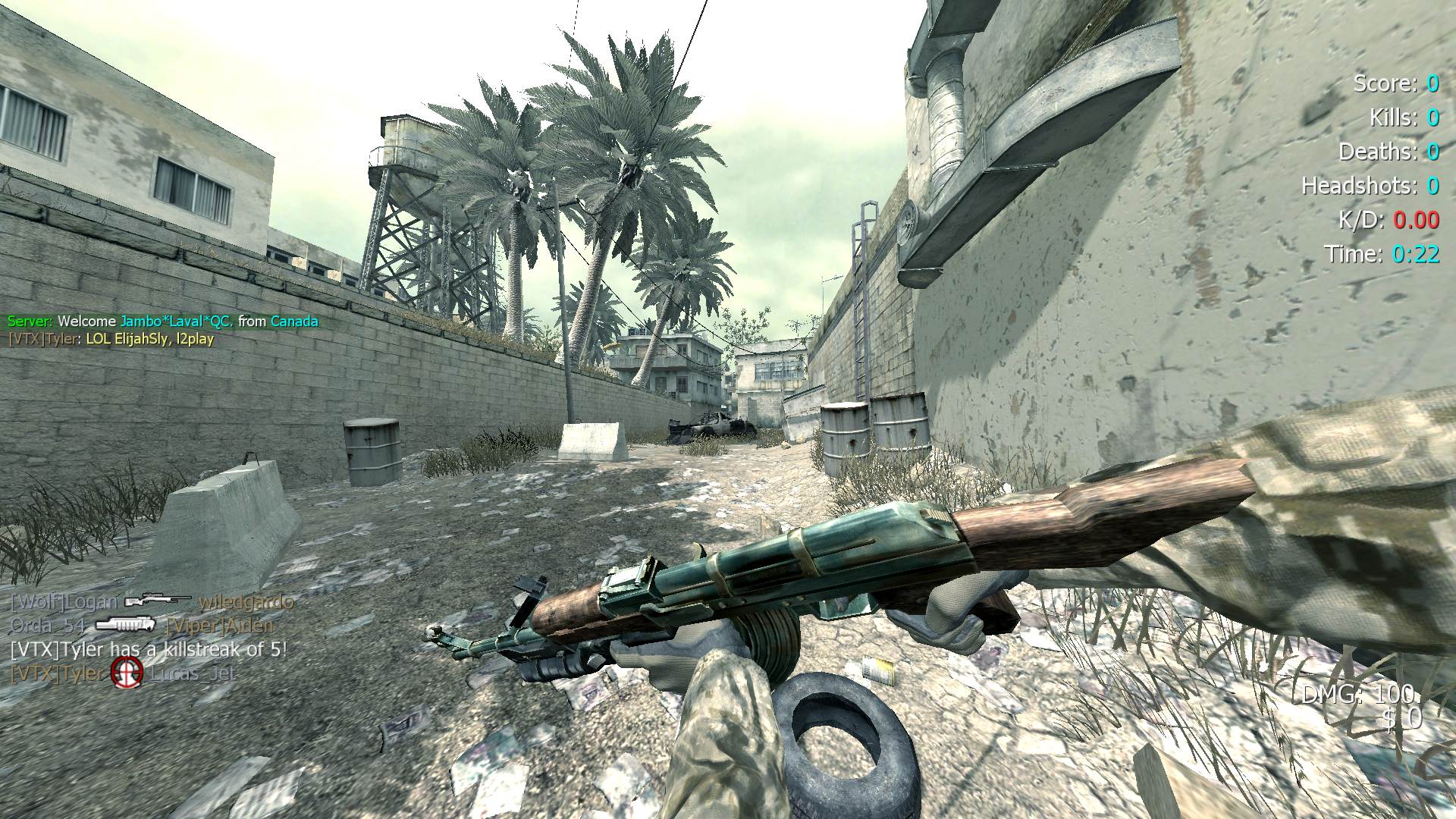Click the Tyler killstreak of 5 notification
This screenshot has height=819, width=1456.
tap(149, 649)
